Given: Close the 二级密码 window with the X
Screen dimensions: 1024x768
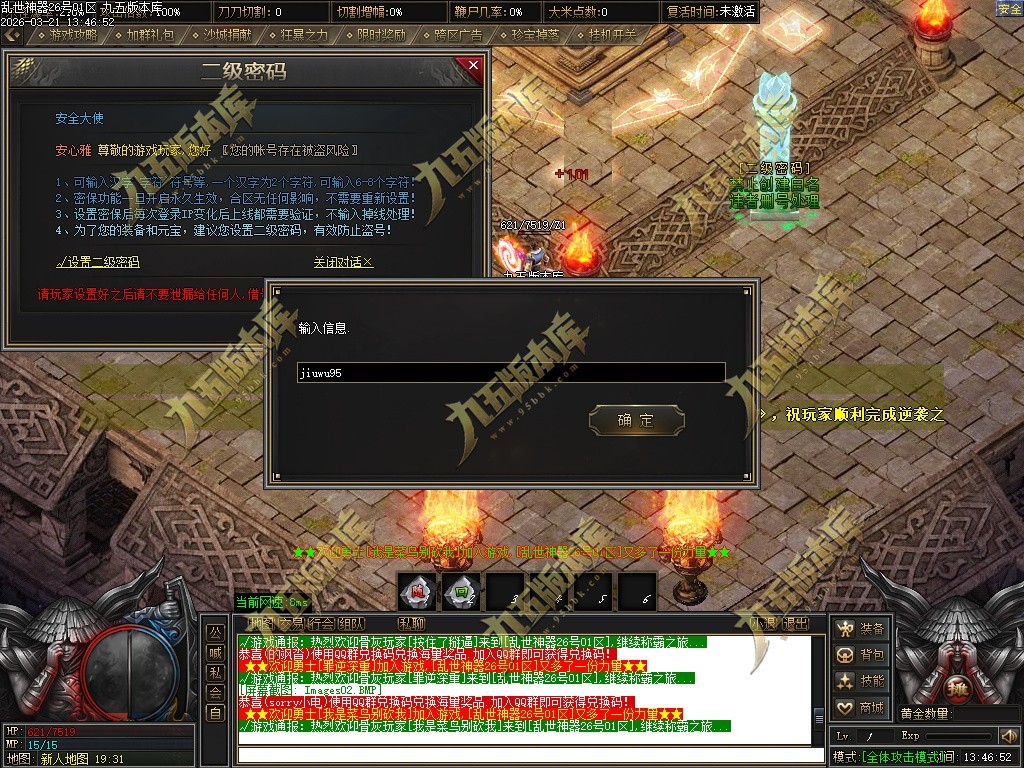Looking at the screenshot, I should pyautogui.click(x=473, y=67).
